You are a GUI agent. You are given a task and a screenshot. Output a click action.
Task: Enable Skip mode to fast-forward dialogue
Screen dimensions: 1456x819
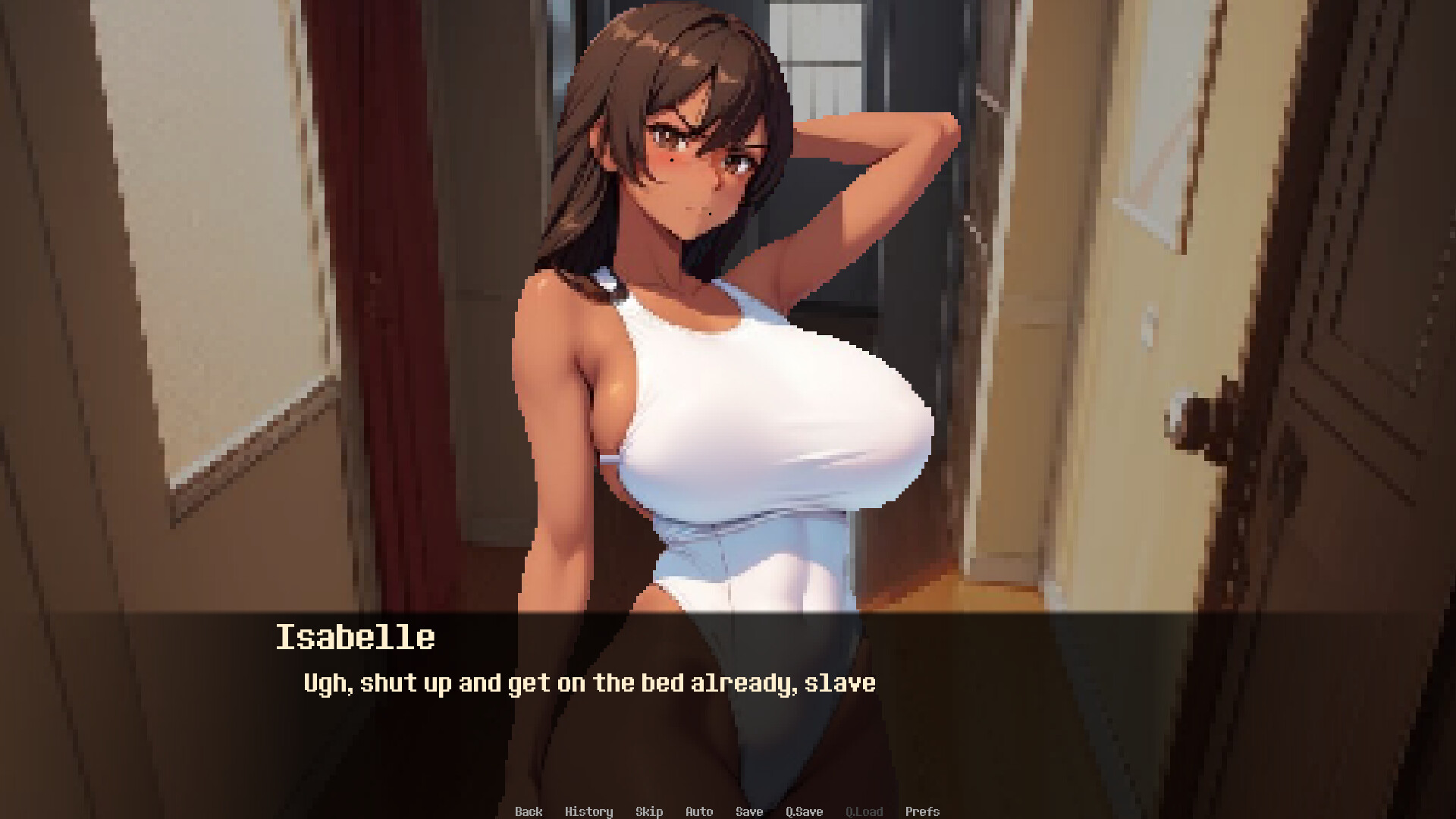tap(649, 811)
